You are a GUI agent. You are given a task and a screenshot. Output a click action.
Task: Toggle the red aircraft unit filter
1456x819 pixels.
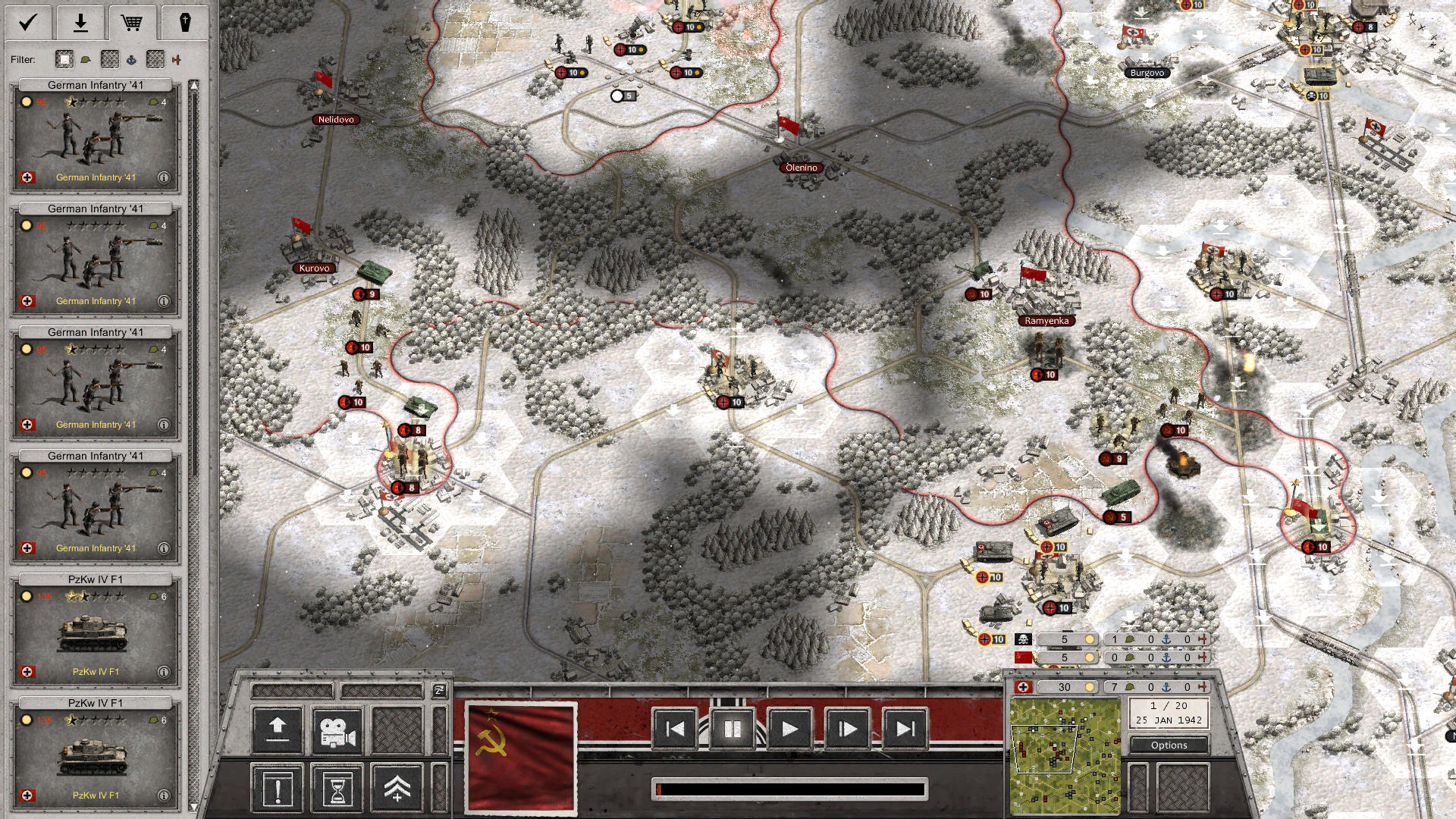coord(177,59)
